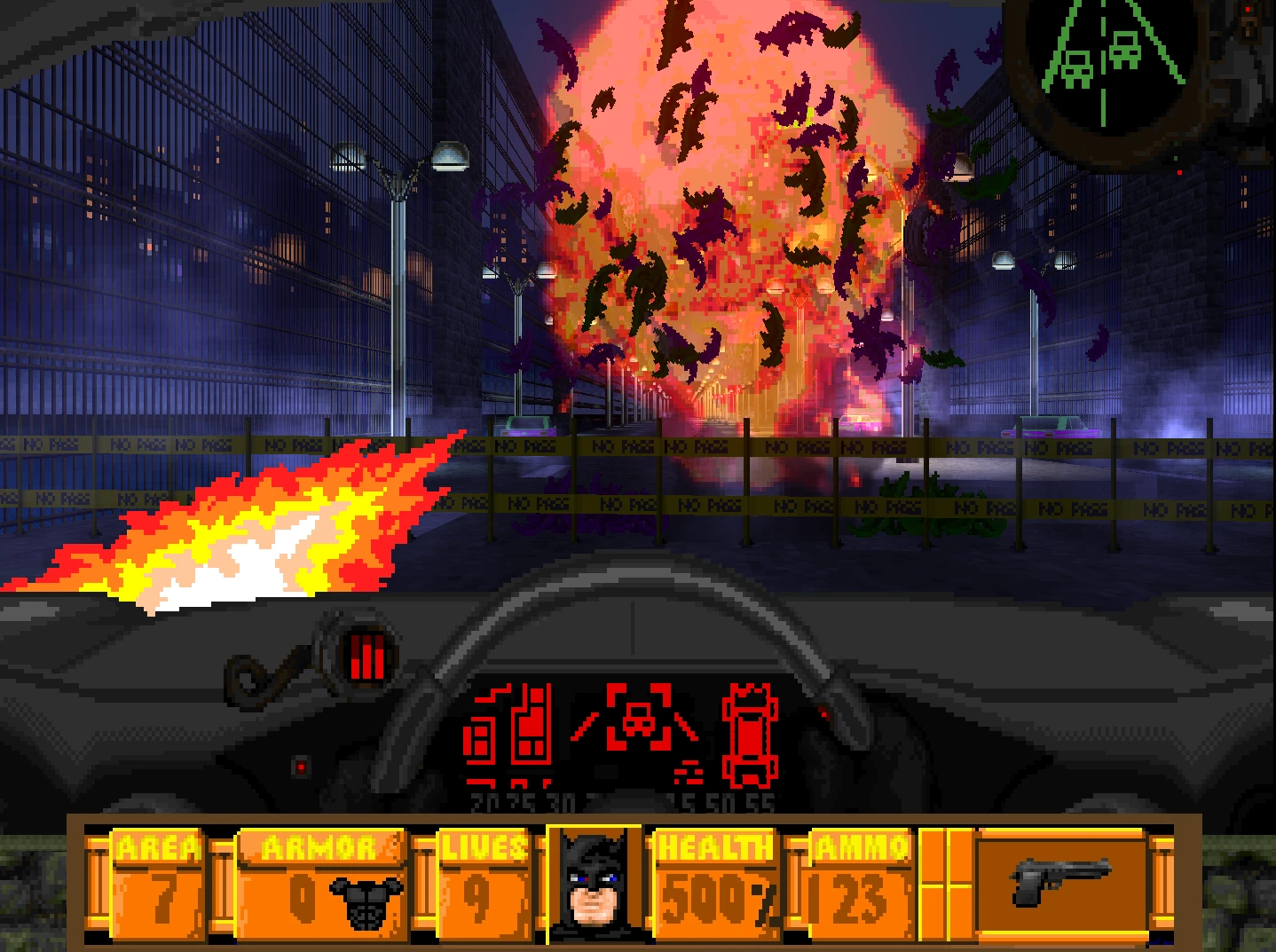Select the HEALTH tab label on the HUD
Viewport: 1276px width, 952px height.
[715, 849]
